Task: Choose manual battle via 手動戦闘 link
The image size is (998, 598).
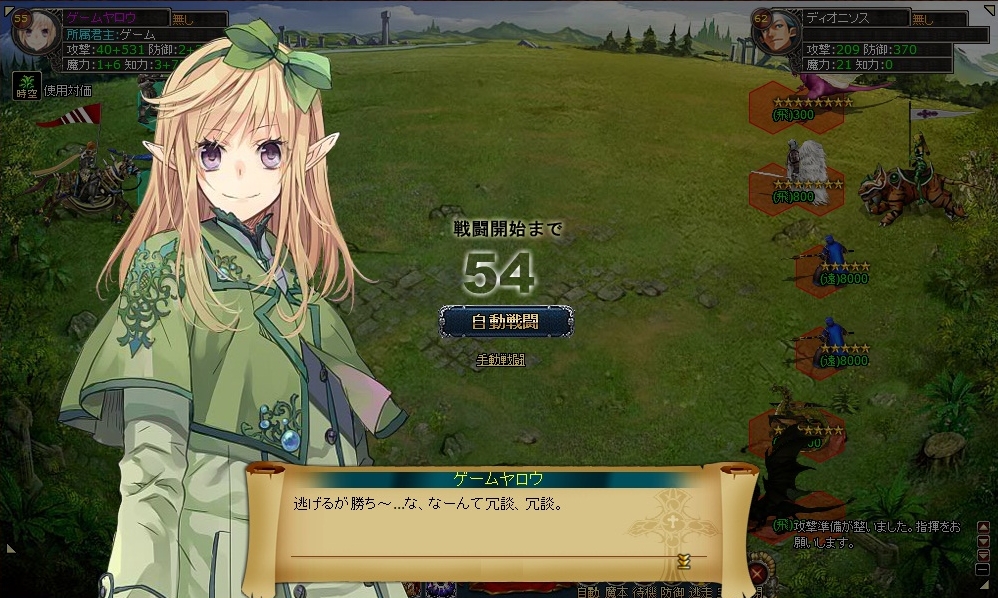Action: [x=502, y=360]
